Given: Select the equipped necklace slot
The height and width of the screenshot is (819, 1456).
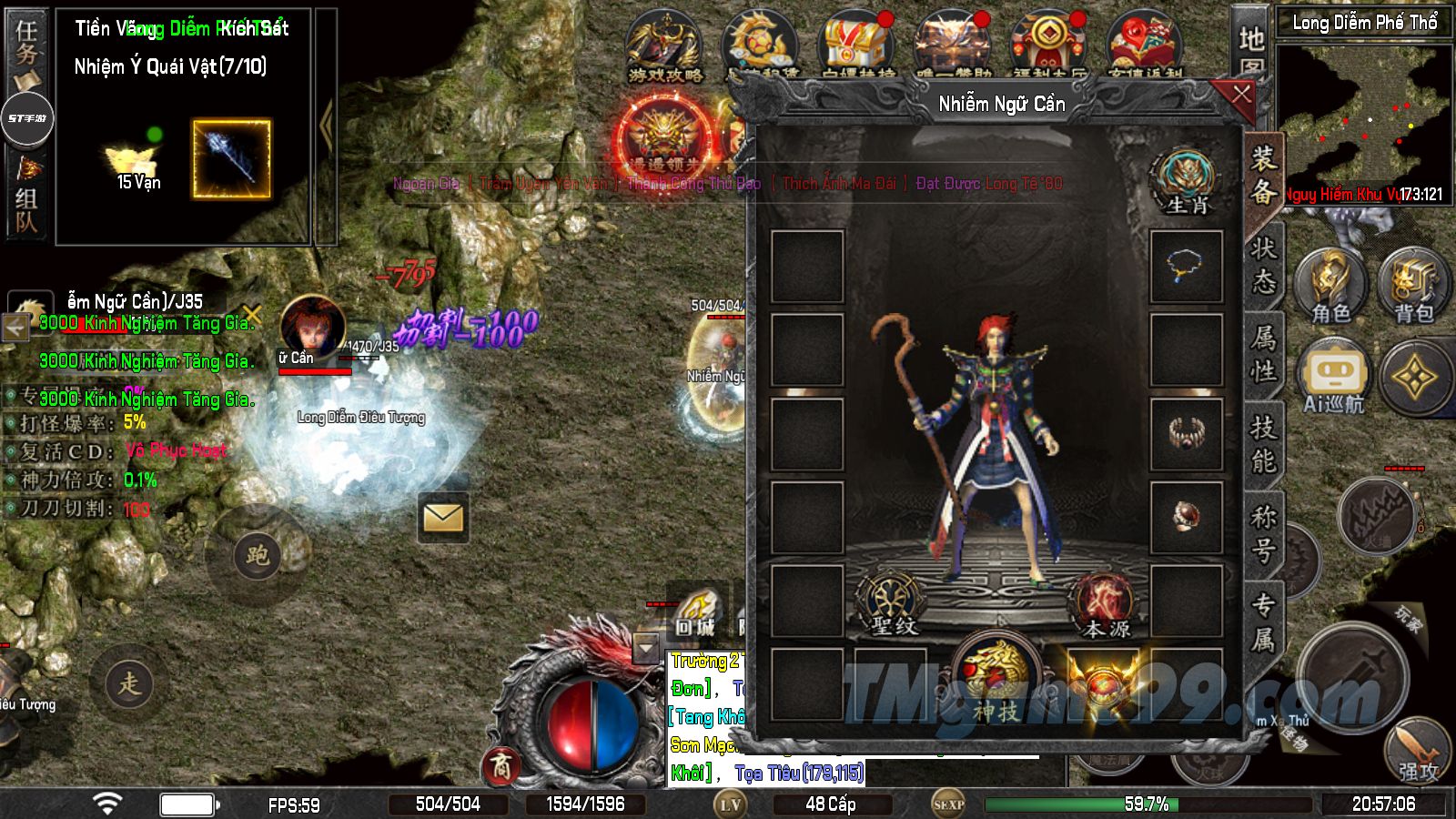Looking at the screenshot, I should tap(1186, 267).
